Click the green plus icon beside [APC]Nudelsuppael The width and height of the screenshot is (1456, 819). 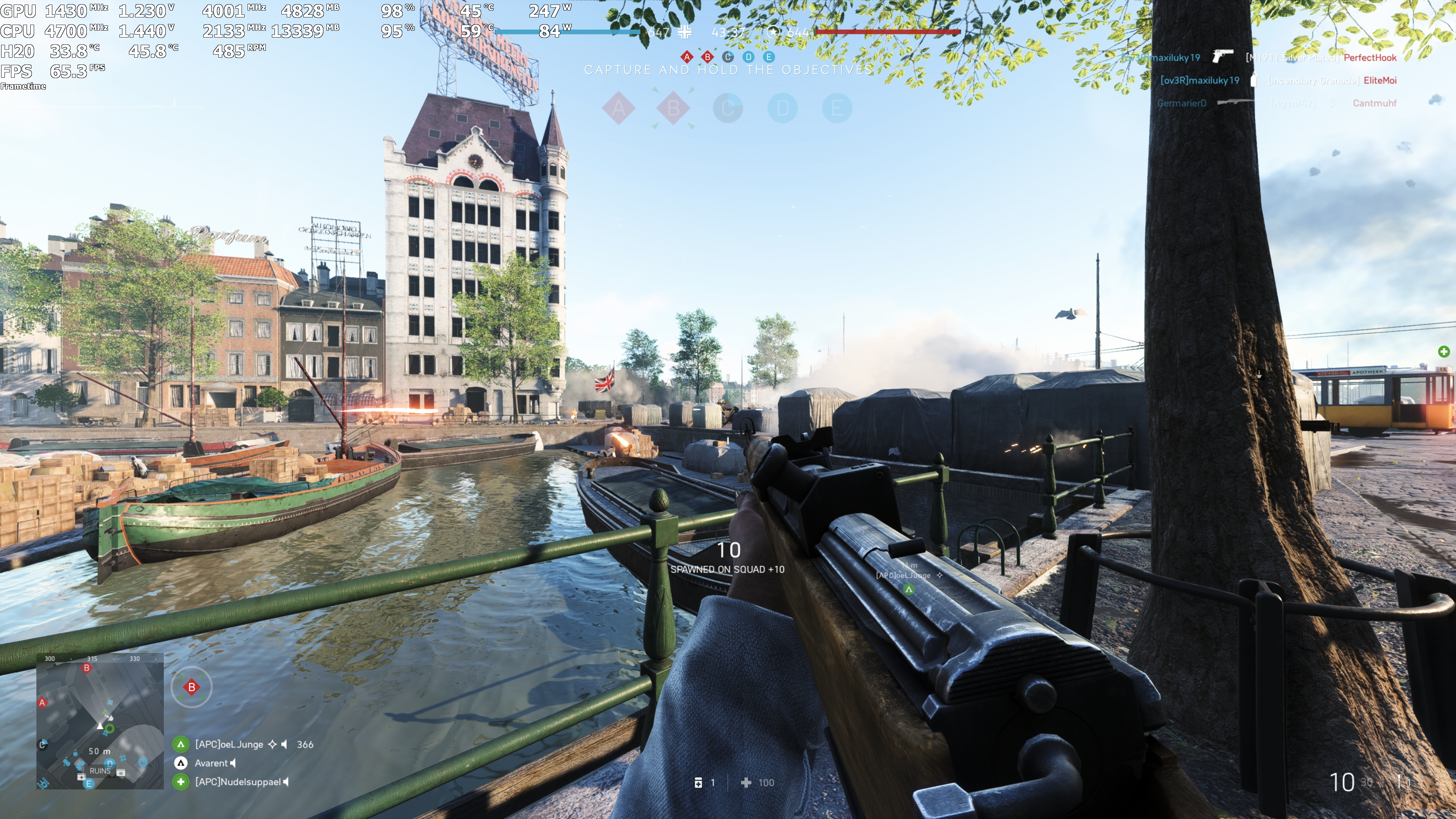coord(180,783)
